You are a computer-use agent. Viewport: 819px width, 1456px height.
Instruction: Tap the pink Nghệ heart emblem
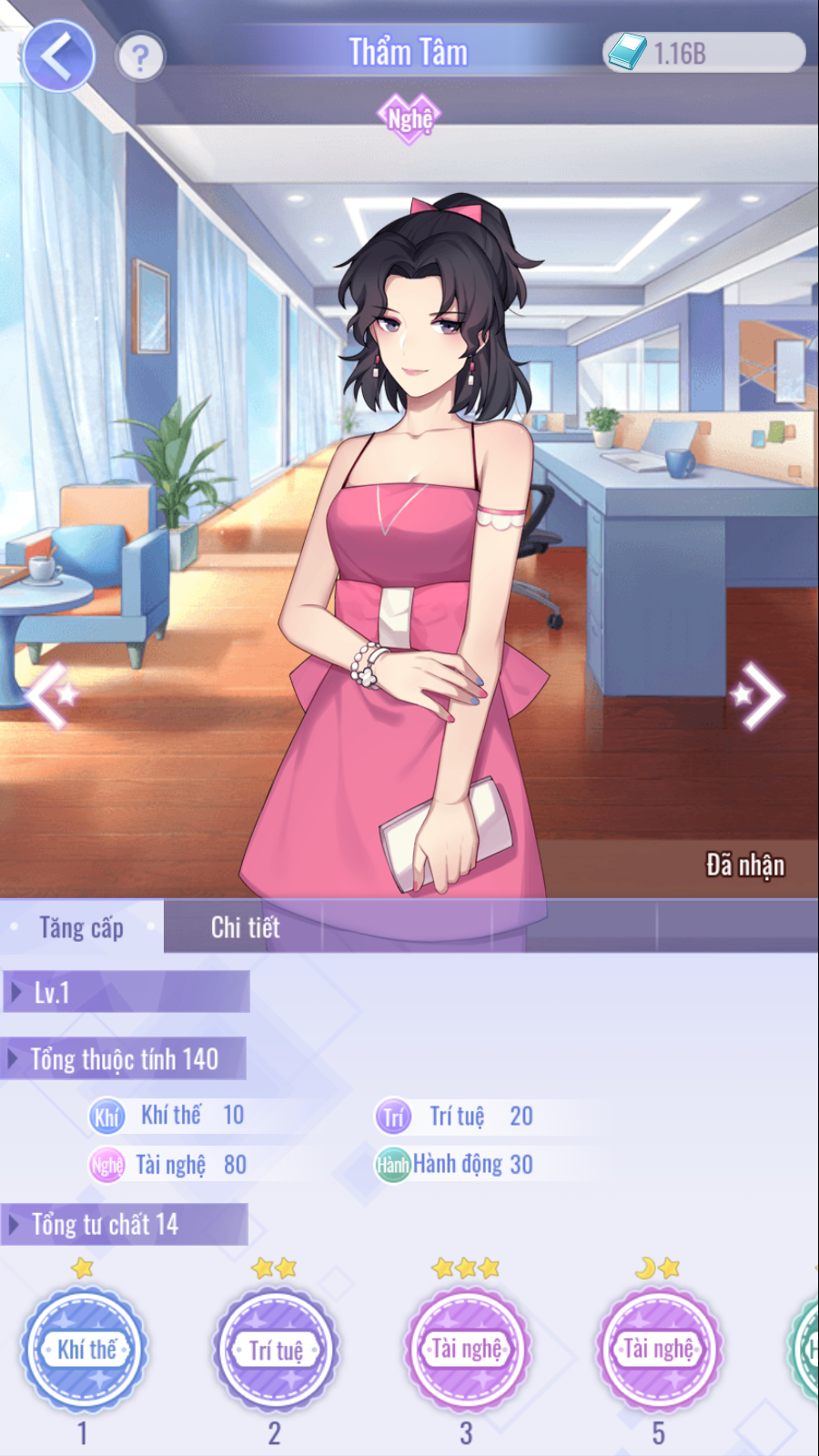point(409,118)
